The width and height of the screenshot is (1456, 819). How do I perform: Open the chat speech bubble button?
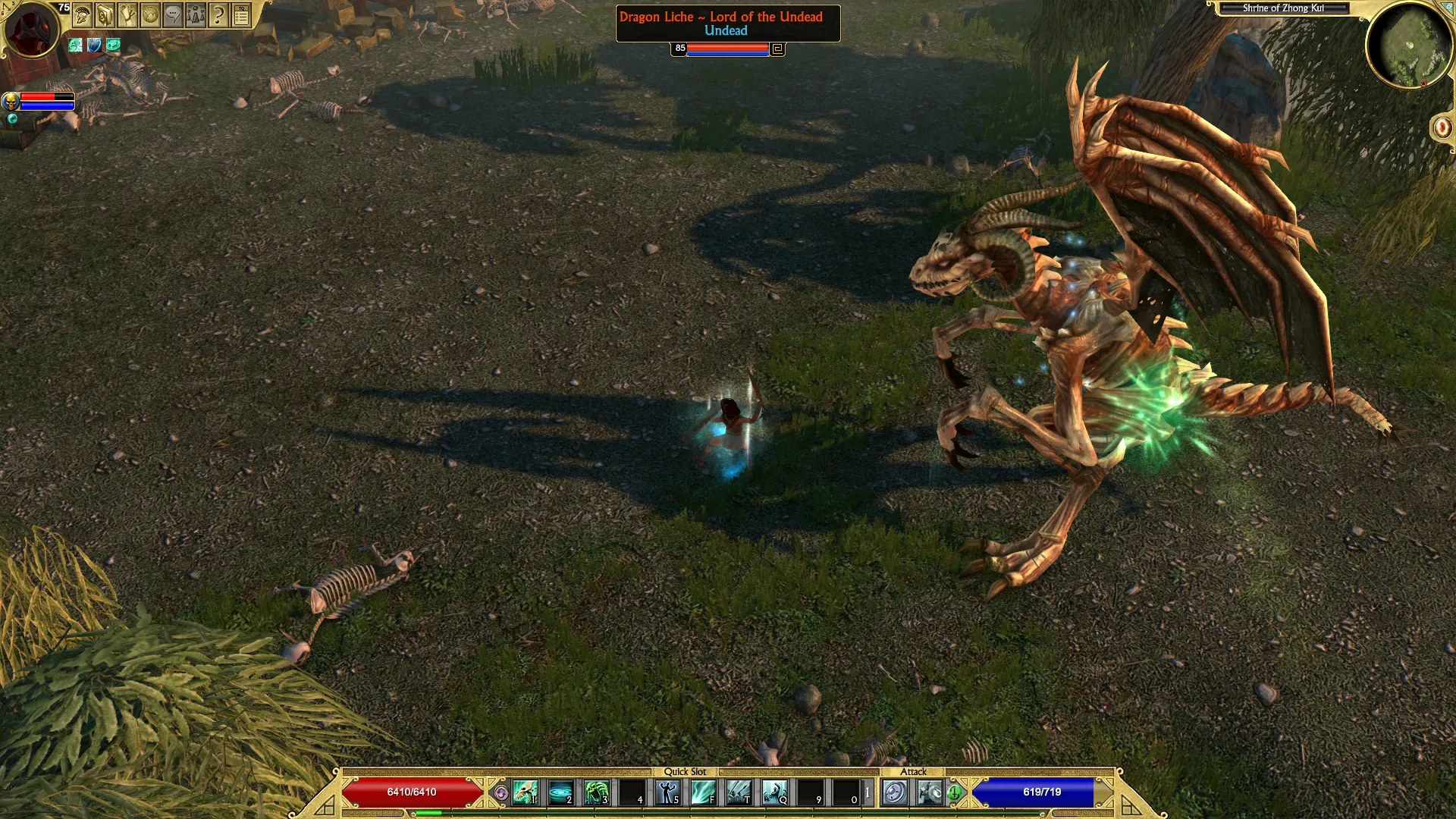pos(174,15)
